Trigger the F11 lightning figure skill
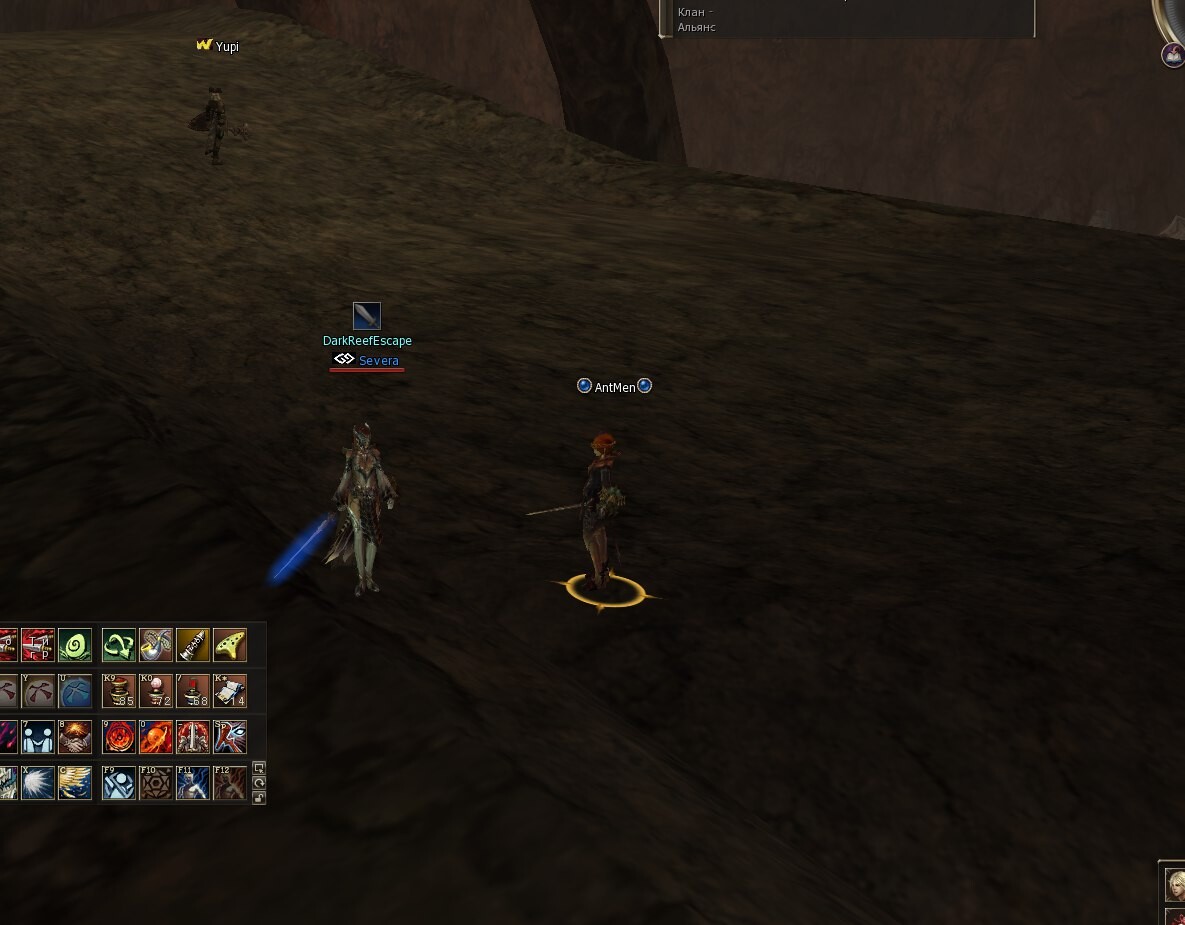The width and height of the screenshot is (1185, 925). click(x=193, y=783)
